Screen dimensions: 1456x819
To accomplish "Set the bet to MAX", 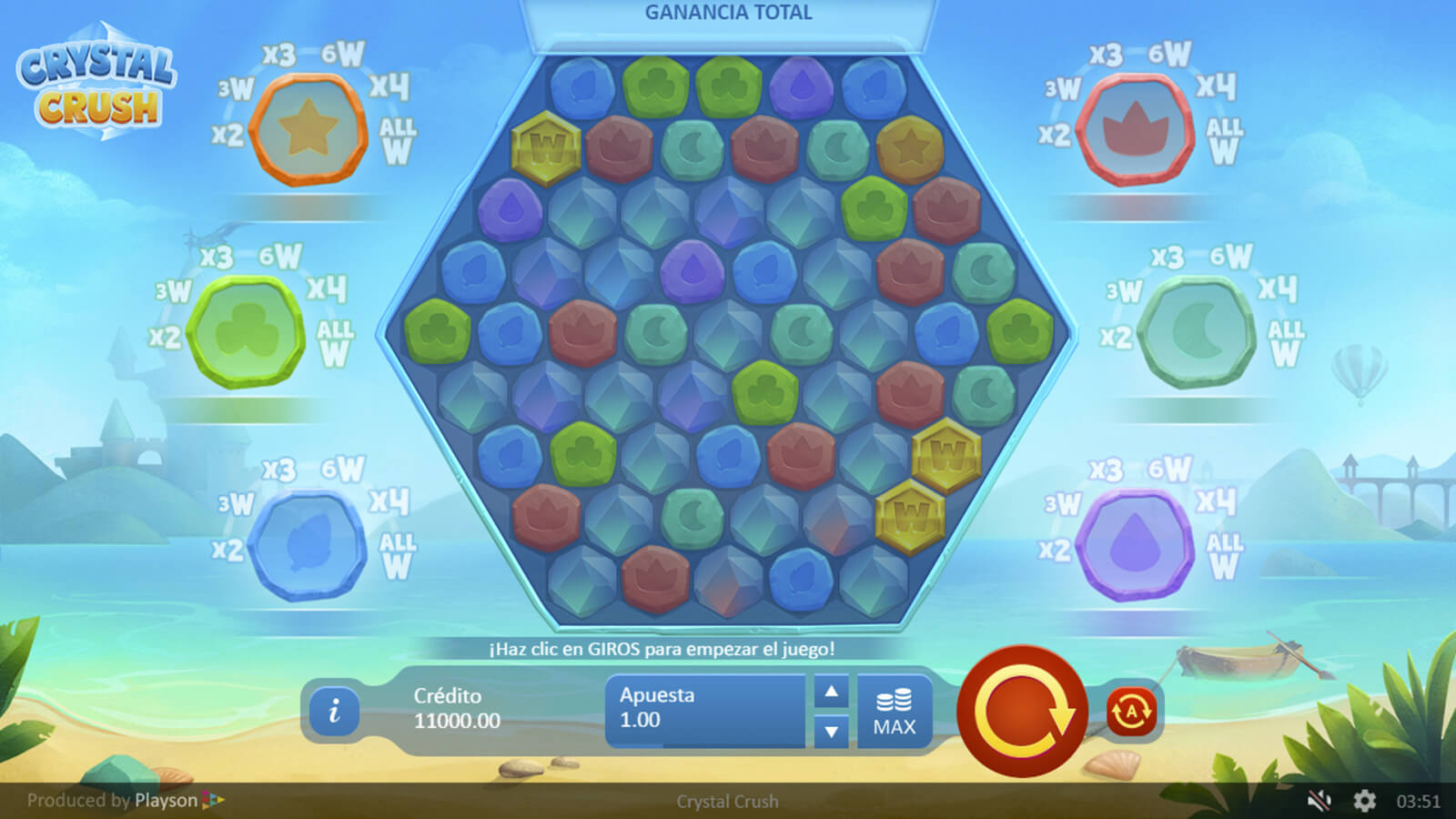I will pyautogui.click(x=895, y=713).
